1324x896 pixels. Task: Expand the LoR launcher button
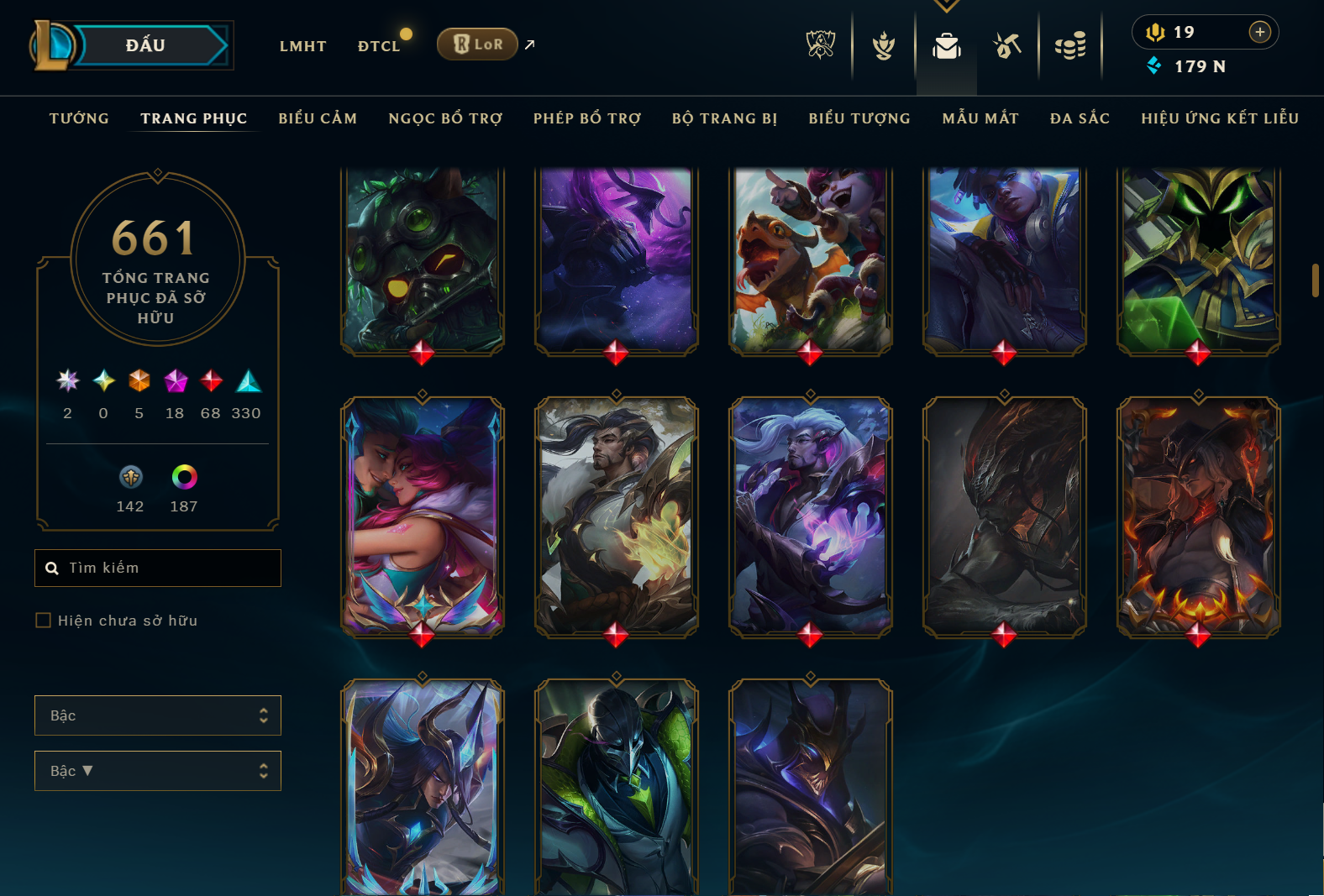477,44
